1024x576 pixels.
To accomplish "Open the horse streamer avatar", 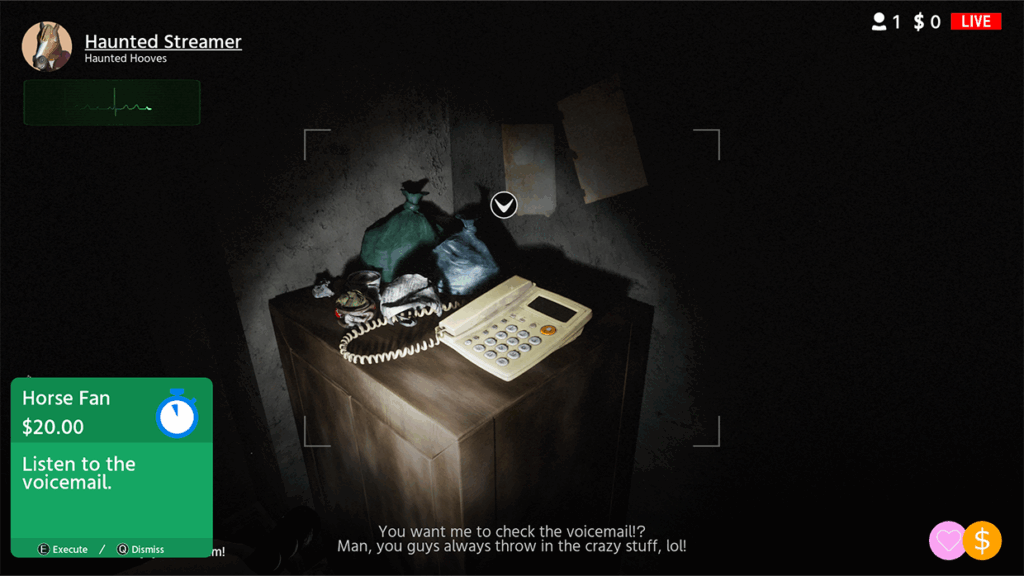I will point(47,47).
